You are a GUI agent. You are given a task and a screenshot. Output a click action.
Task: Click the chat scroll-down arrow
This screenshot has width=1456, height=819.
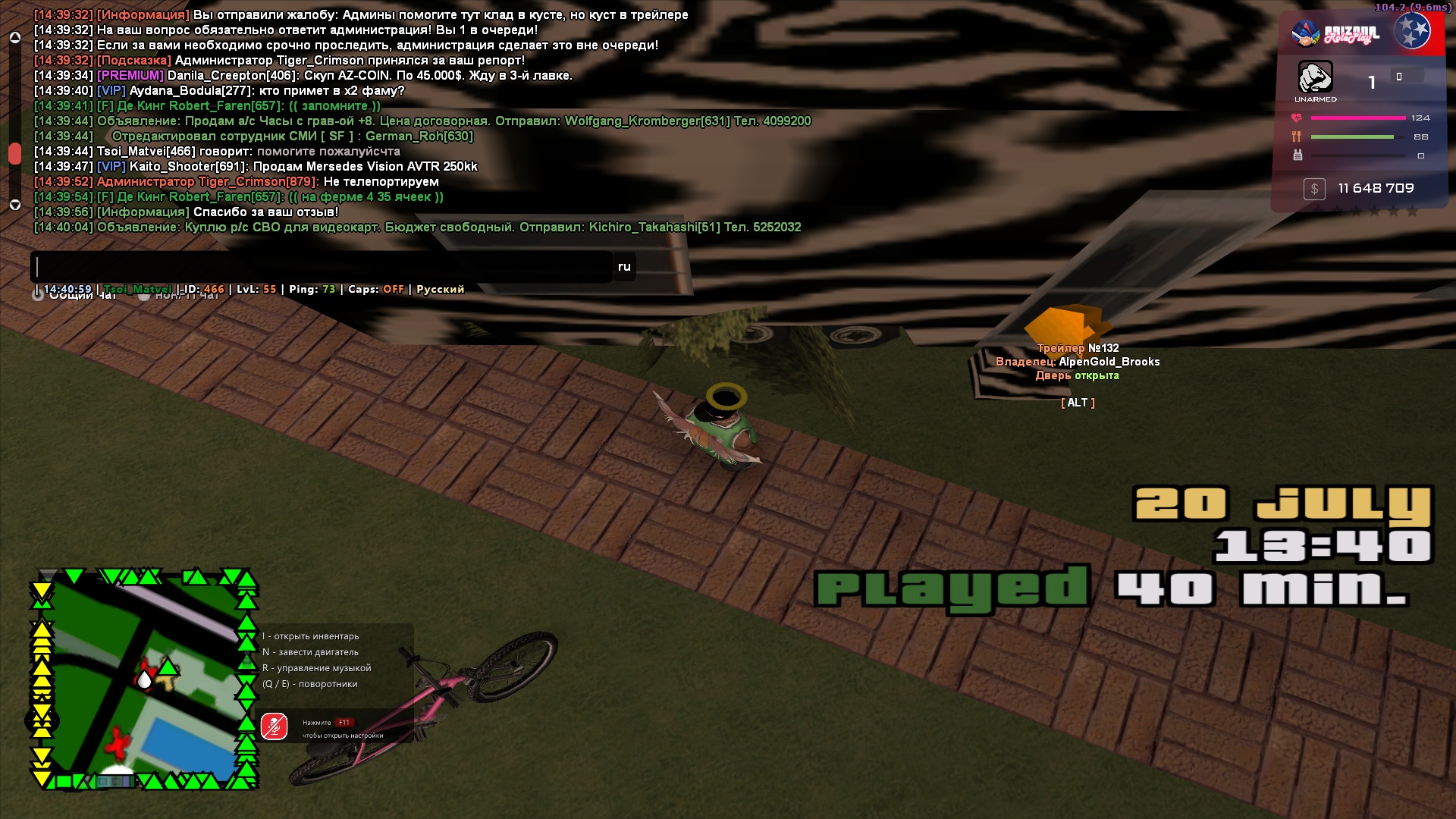tap(14, 205)
